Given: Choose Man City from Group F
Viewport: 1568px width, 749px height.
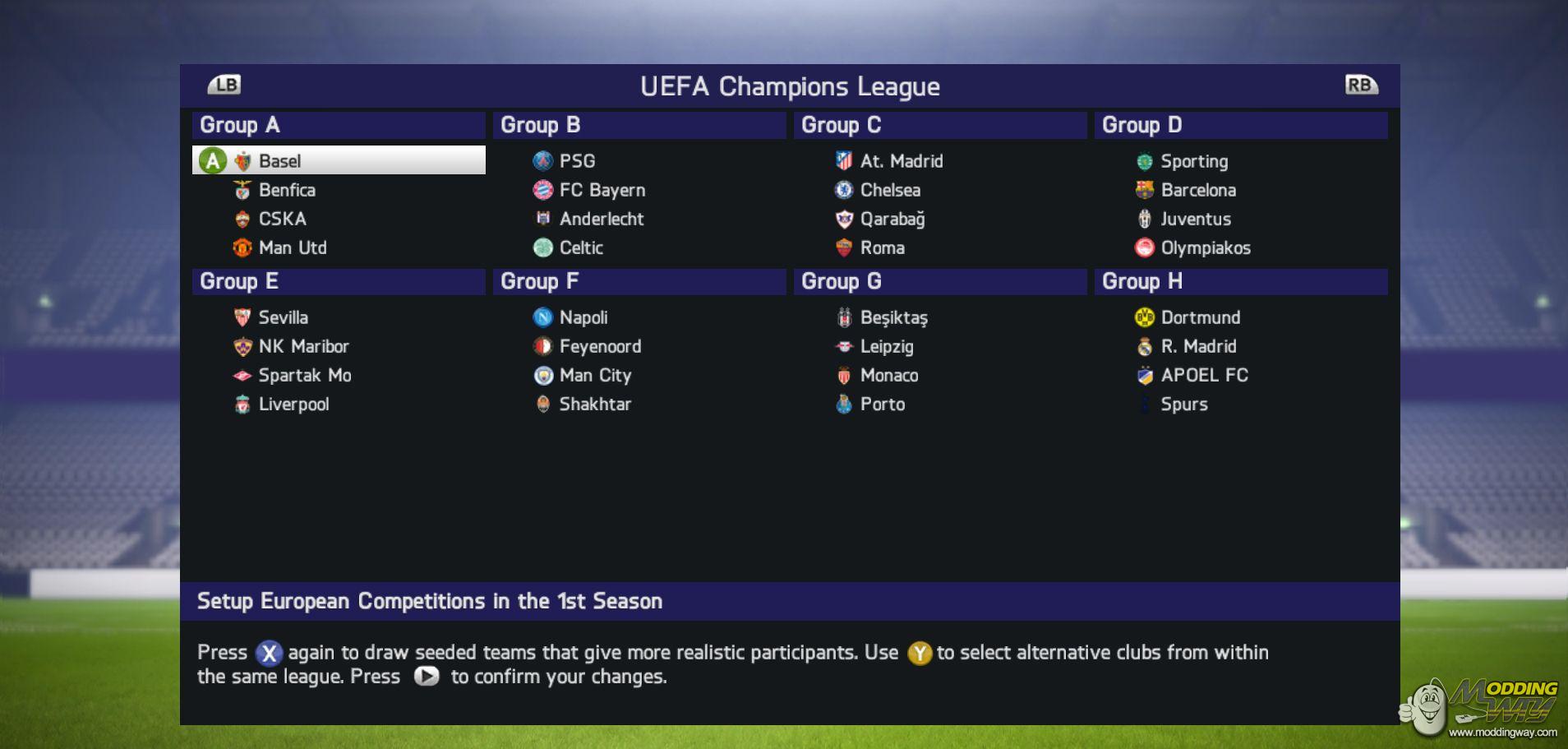Looking at the screenshot, I should pyautogui.click(x=595, y=375).
